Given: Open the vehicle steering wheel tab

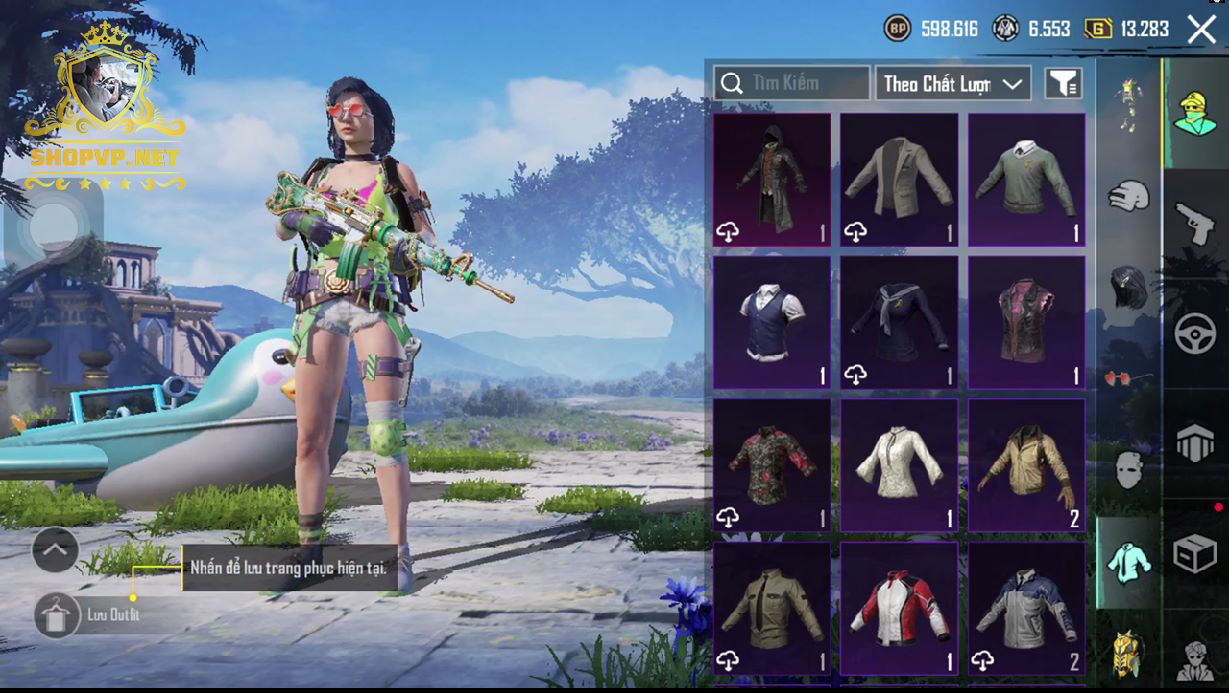Looking at the screenshot, I should pos(1195,334).
